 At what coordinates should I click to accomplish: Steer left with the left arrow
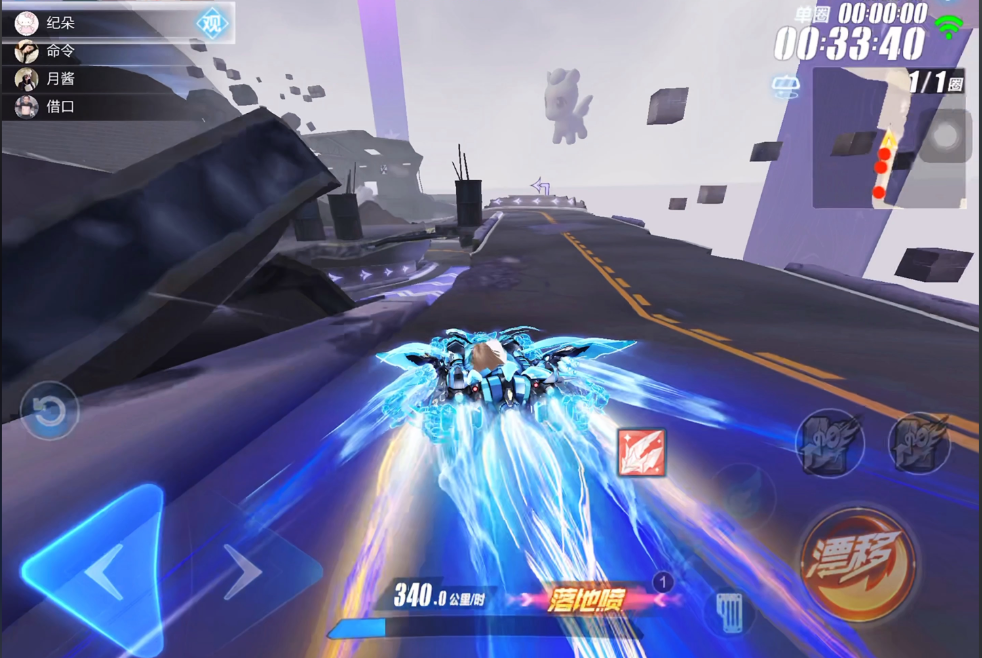point(106,573)
